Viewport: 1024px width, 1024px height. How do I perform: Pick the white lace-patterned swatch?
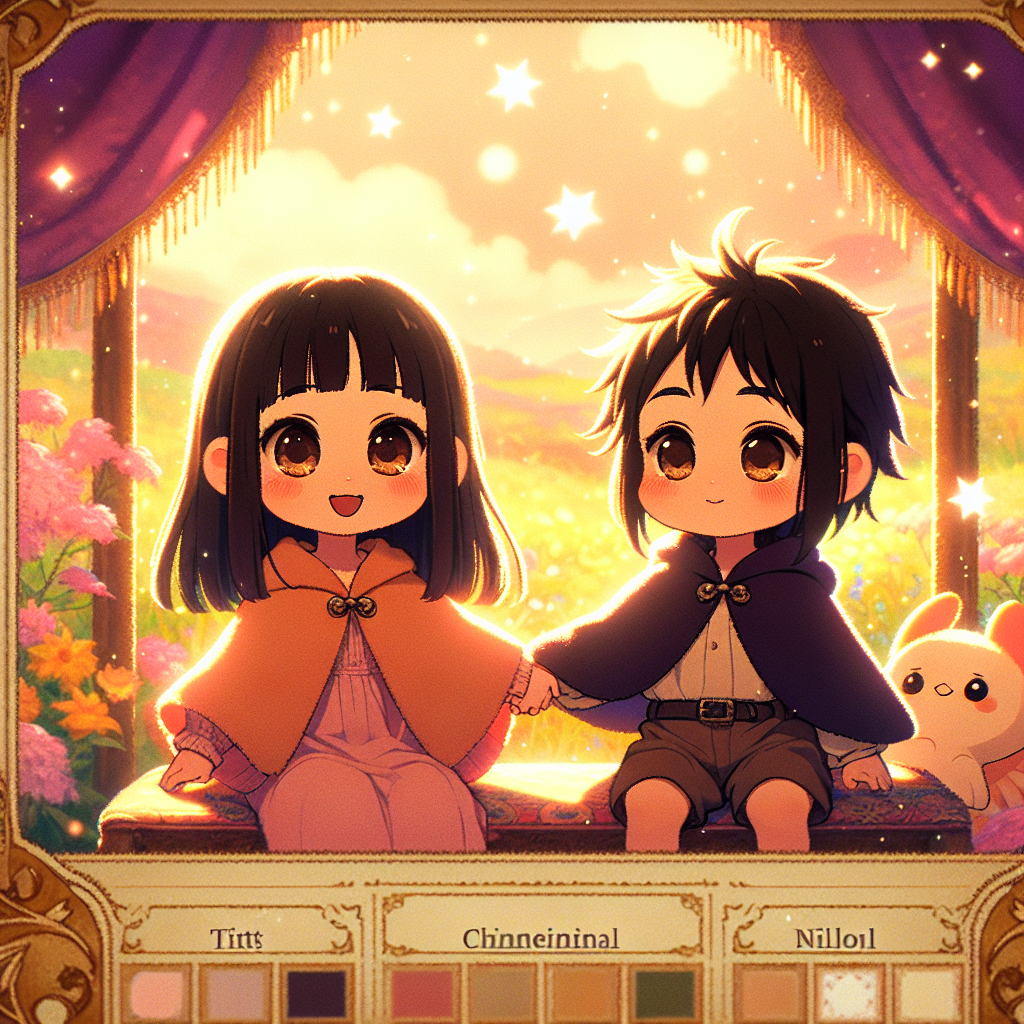coord(846,992)
